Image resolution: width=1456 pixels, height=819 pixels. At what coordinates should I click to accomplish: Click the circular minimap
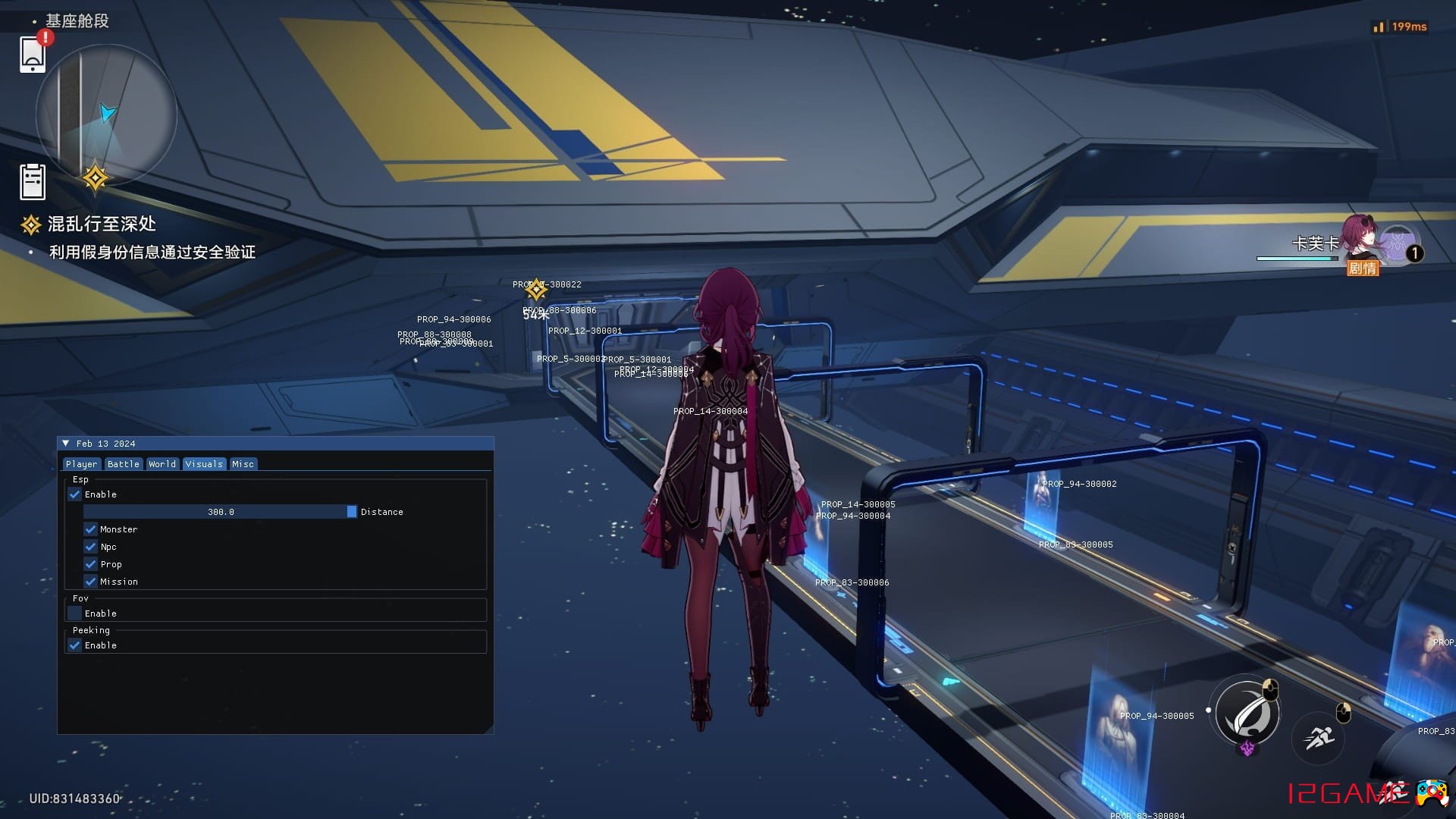click(106, 115)
